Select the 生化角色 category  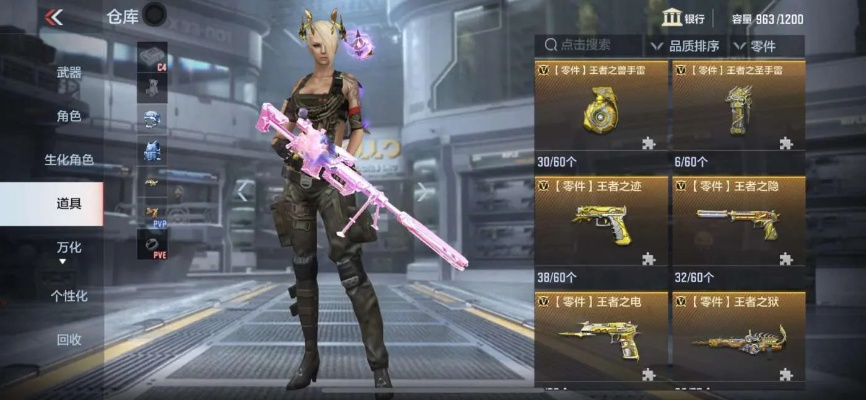(69, 160)
